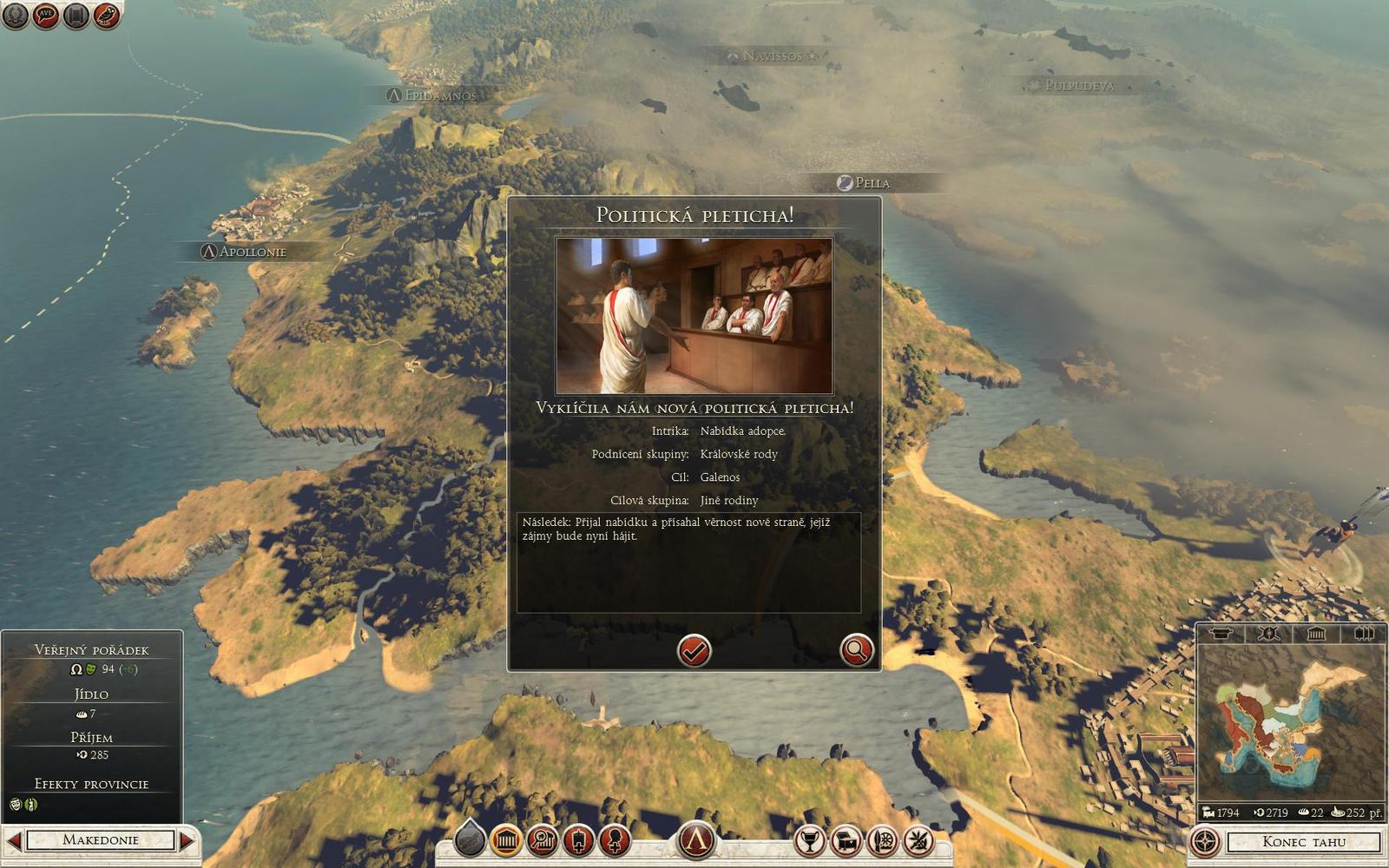Open the owl icon in the top bar
1389x868 pixels.
pos(105,15)
